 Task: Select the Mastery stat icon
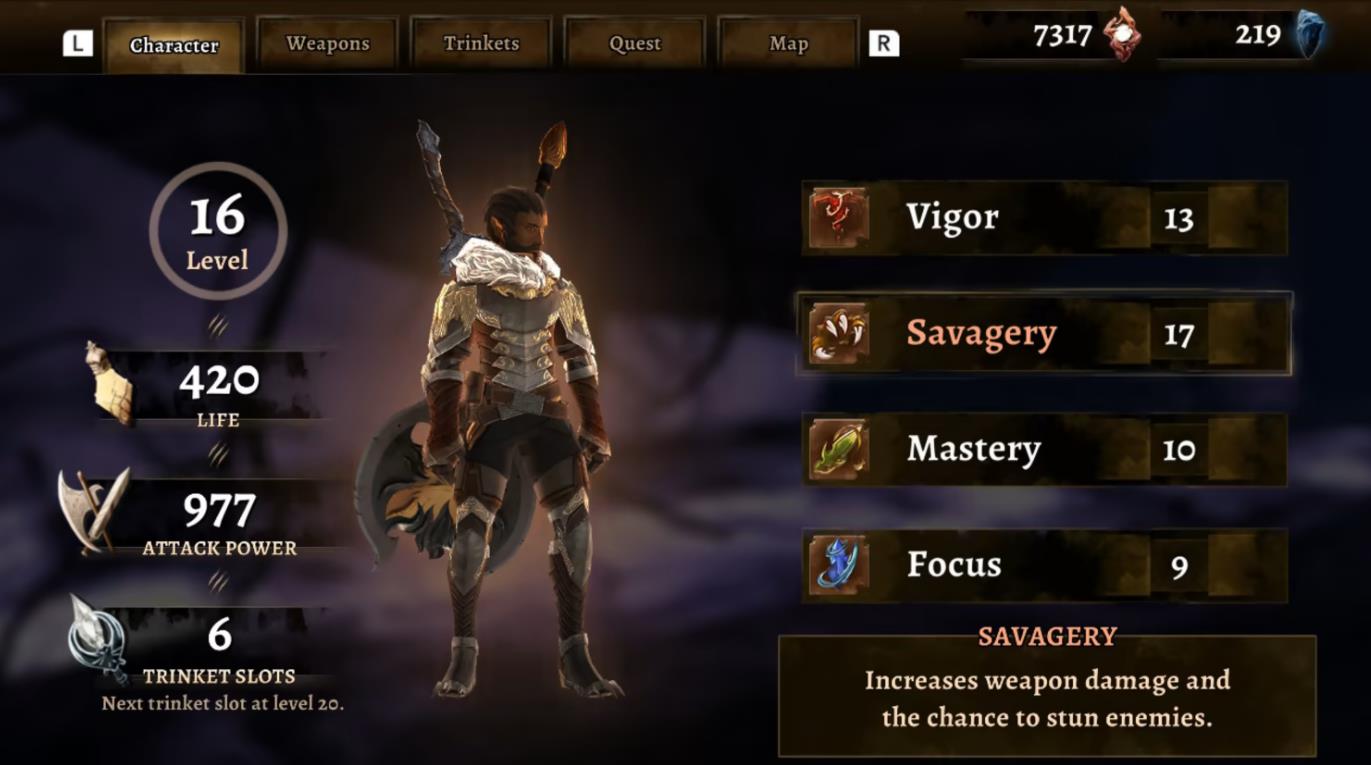(836, 448)
